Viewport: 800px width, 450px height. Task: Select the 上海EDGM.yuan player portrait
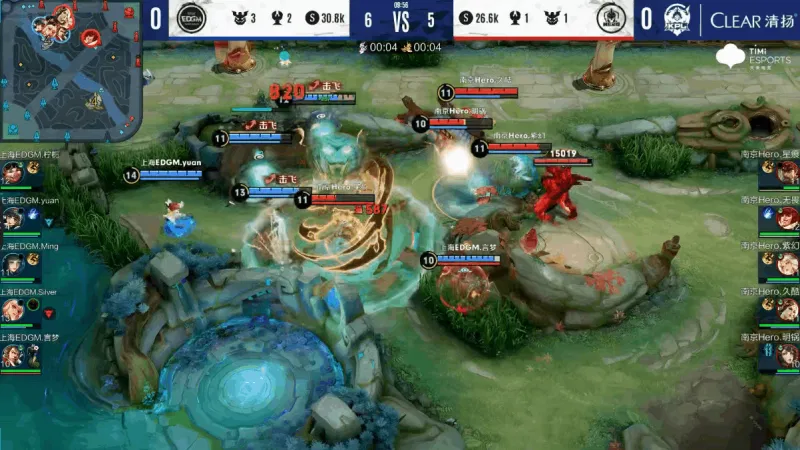point(12,218)
